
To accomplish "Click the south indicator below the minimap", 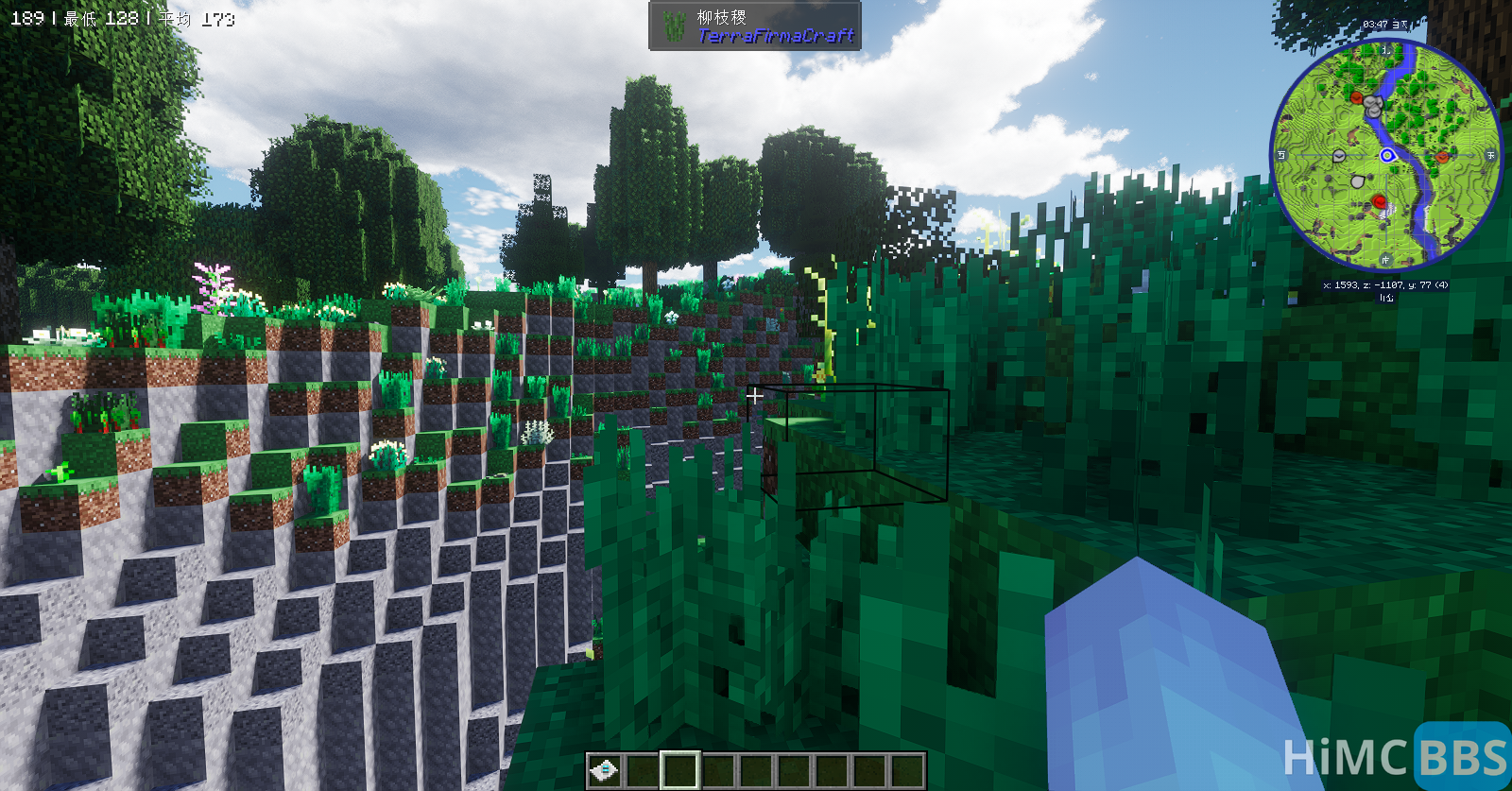I will click(1384, 258).
